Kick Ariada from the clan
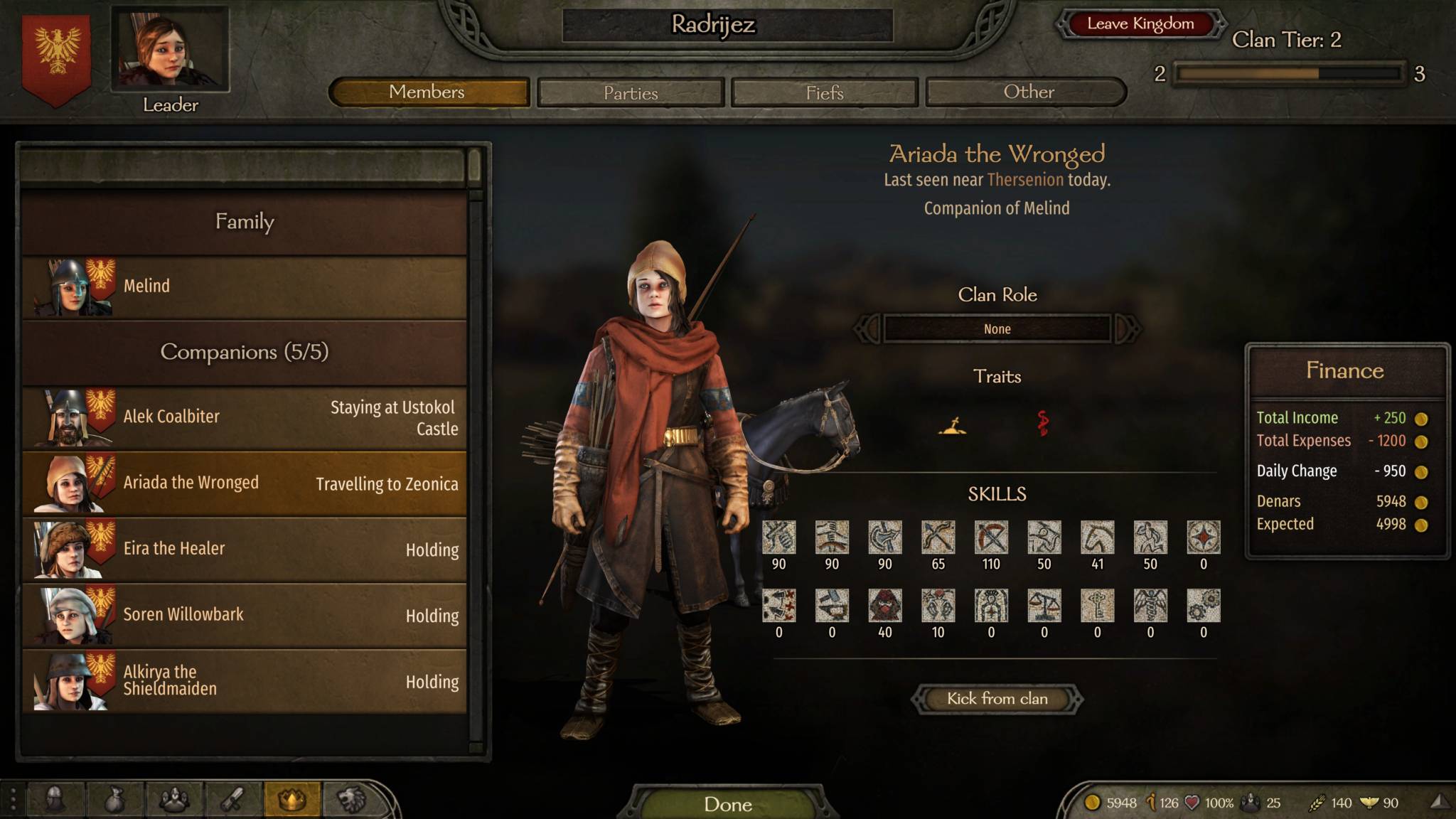This screenshot has width=1456, height=819. coord(997,699)
